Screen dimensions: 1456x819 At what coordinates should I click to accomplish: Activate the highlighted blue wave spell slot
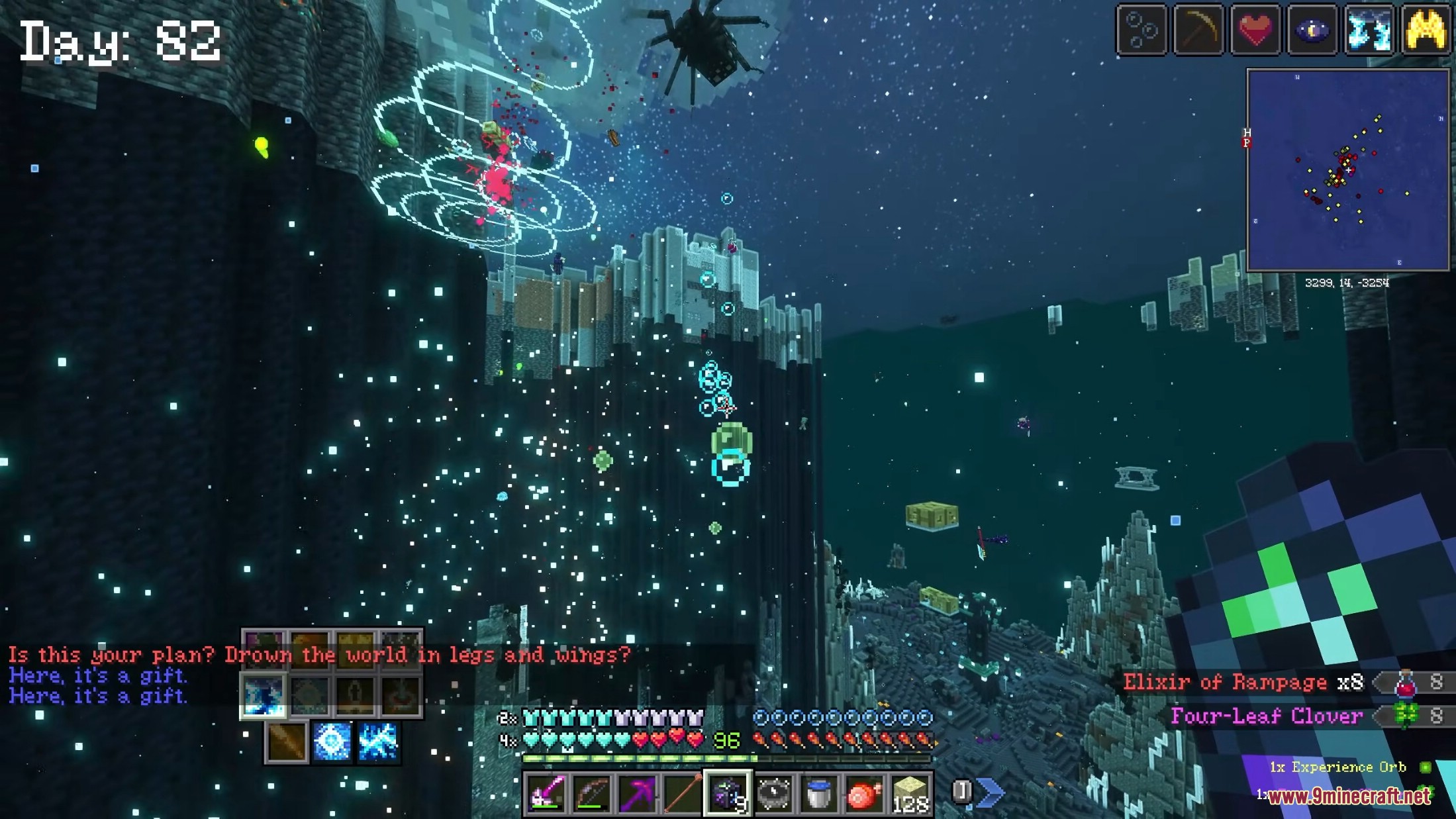(x=264, y=696)
